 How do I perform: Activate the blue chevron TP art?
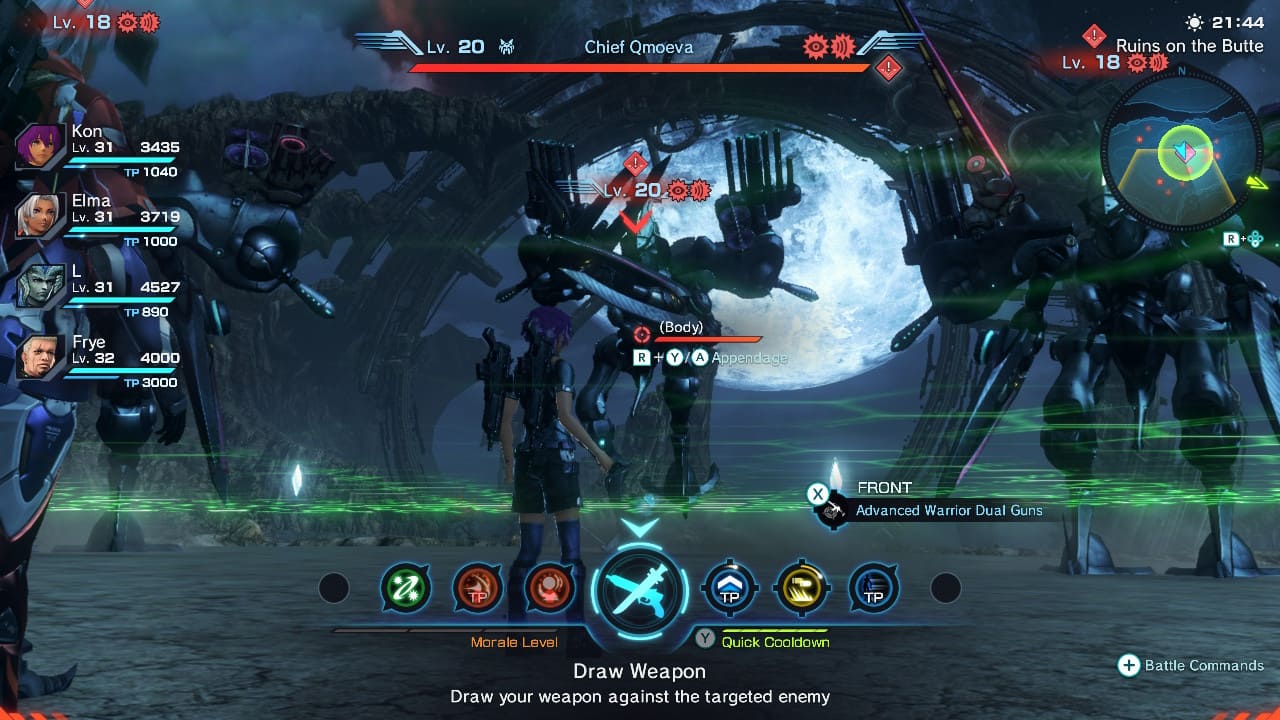(729, 588)
